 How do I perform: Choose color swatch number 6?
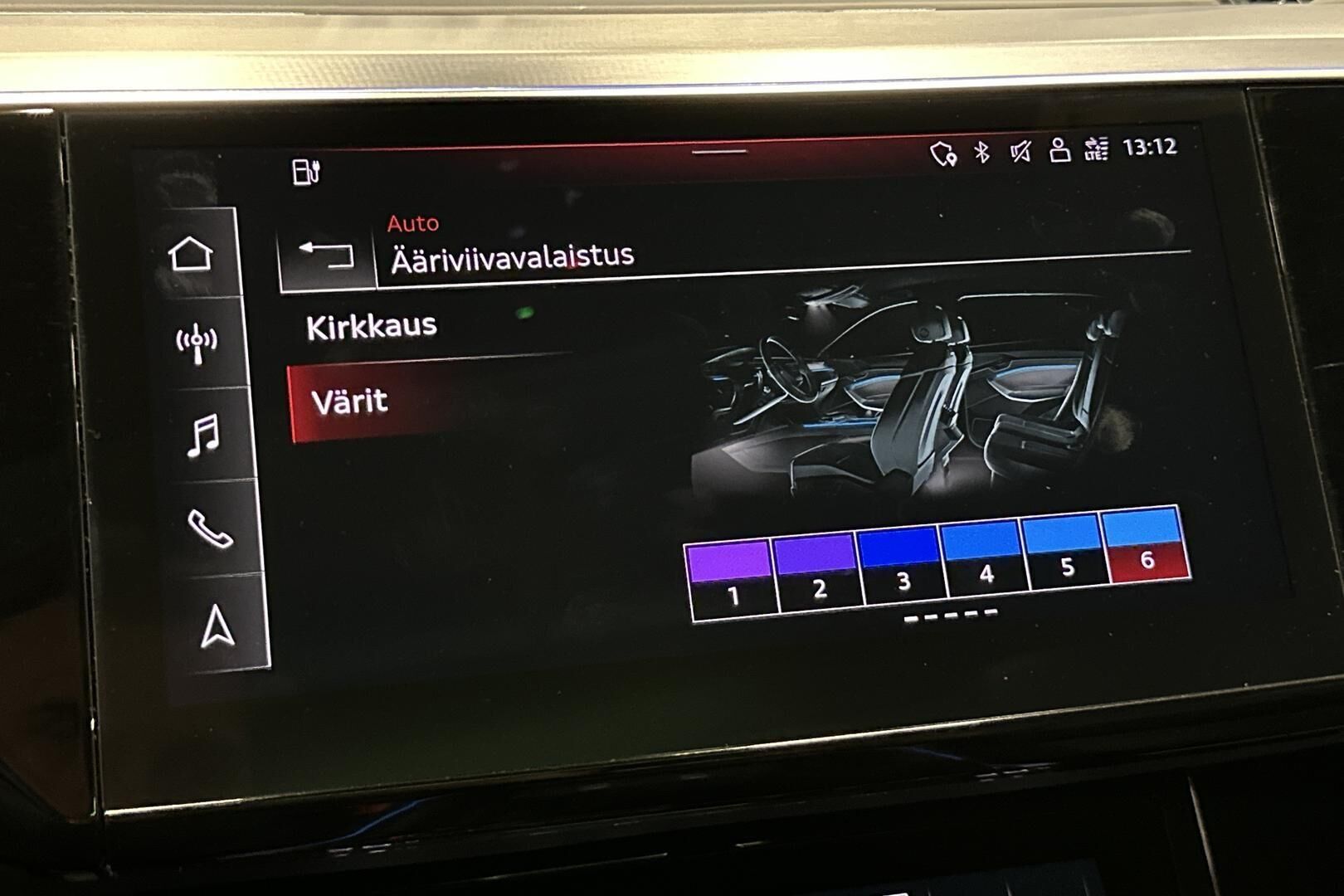point(1146,545)
